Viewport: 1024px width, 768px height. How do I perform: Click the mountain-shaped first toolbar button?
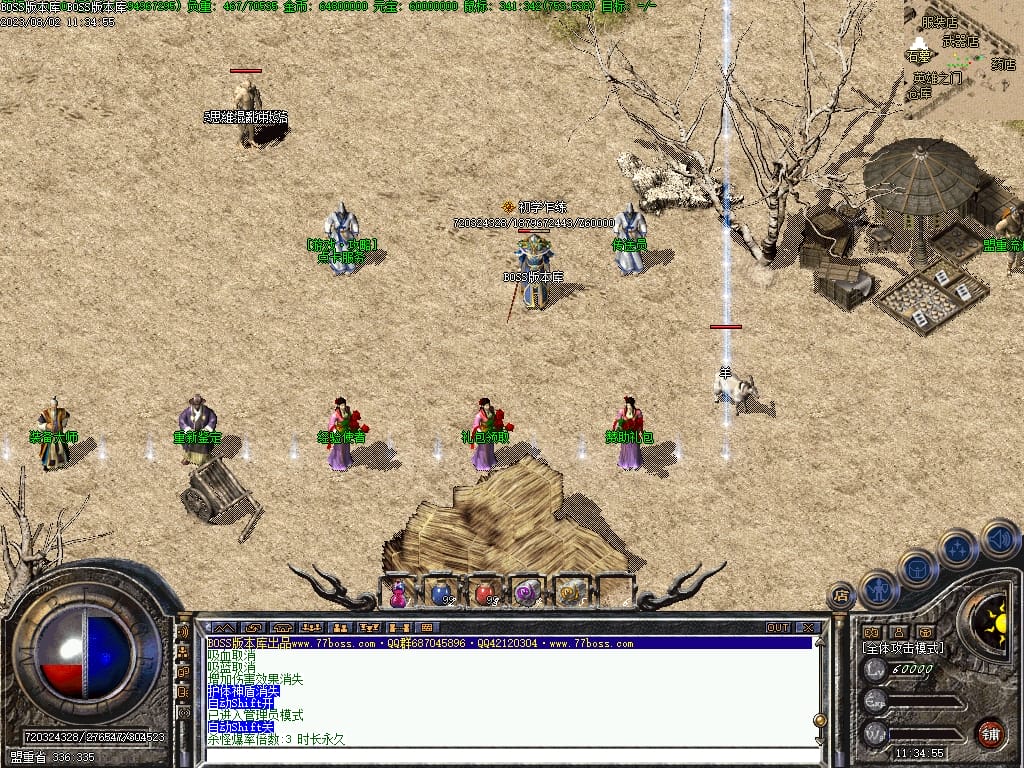tap(221, 627)
